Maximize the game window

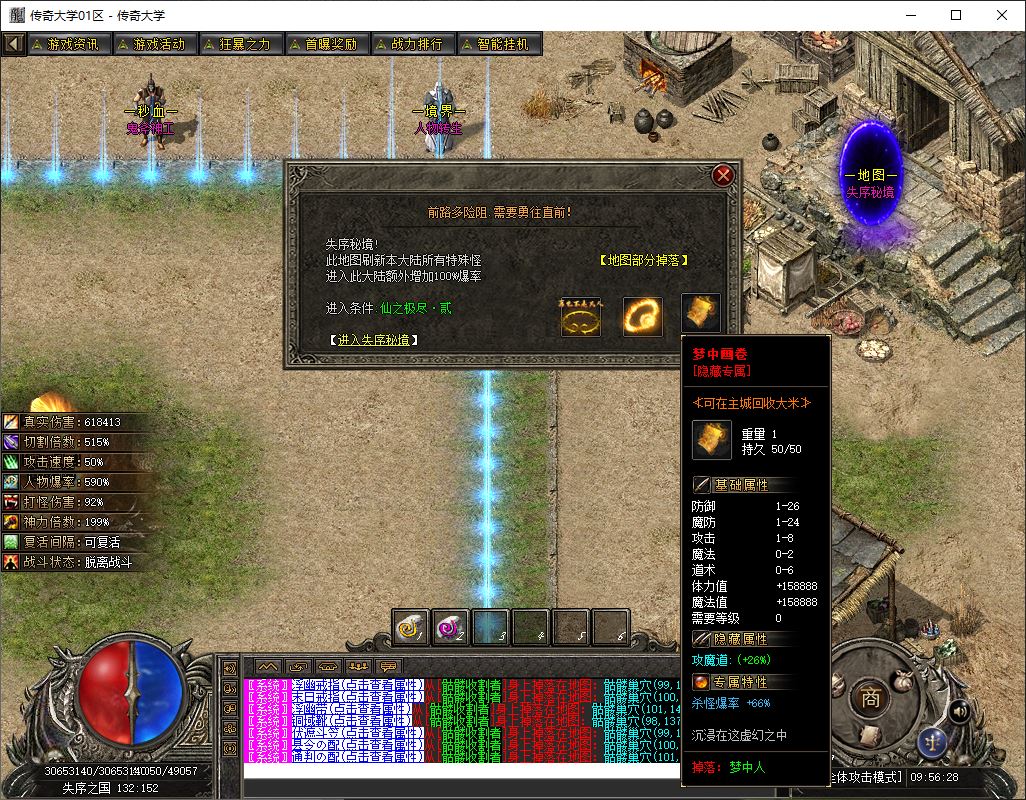(x=956, y=15)
